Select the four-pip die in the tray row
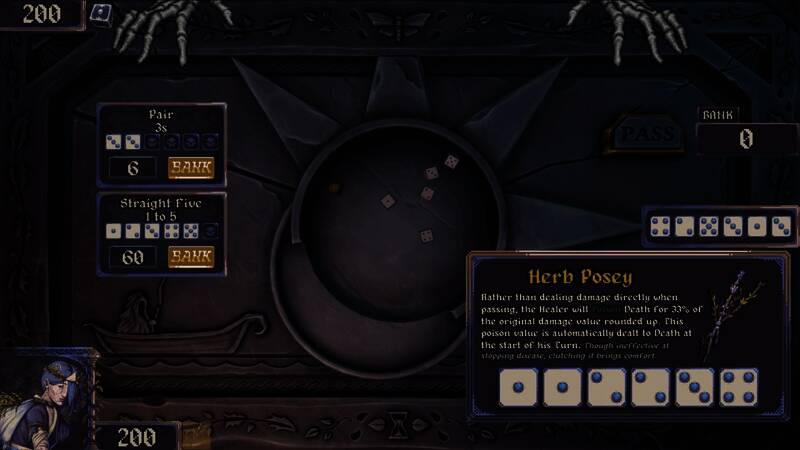Screen dimensions: 800x450 click(x=661, y=227)
